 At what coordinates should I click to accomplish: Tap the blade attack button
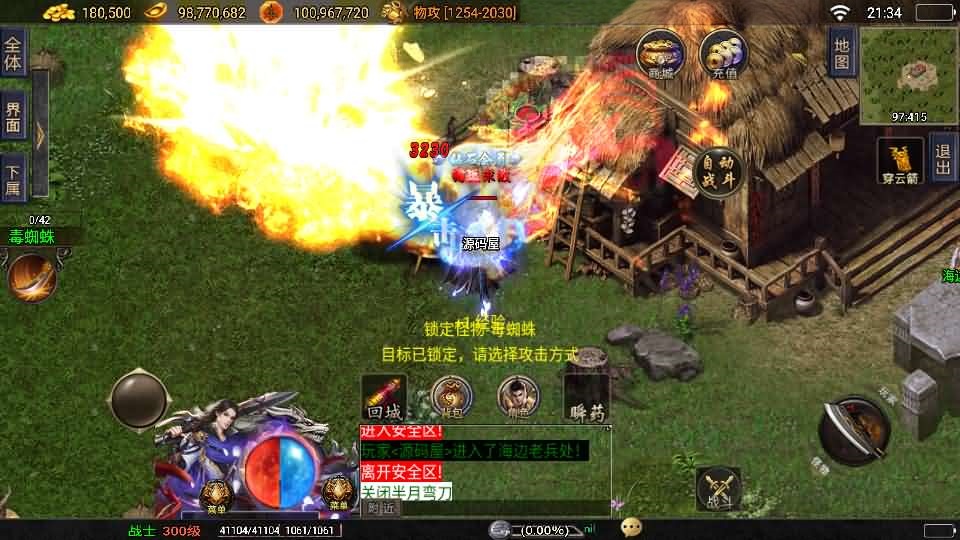point(854,431)
